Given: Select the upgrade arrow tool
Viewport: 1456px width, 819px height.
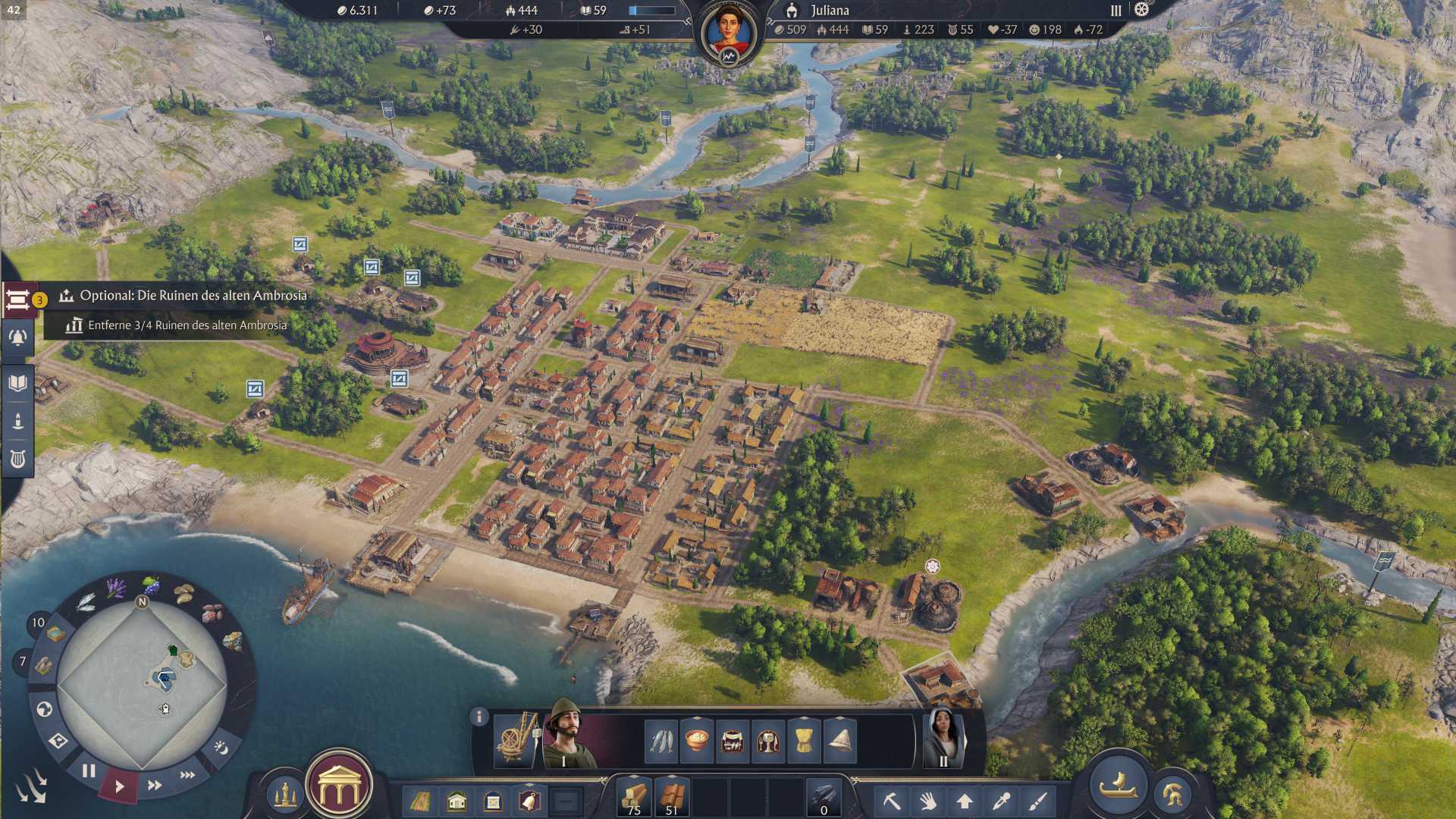Looking at the screenshot, I should pos(963,801).
